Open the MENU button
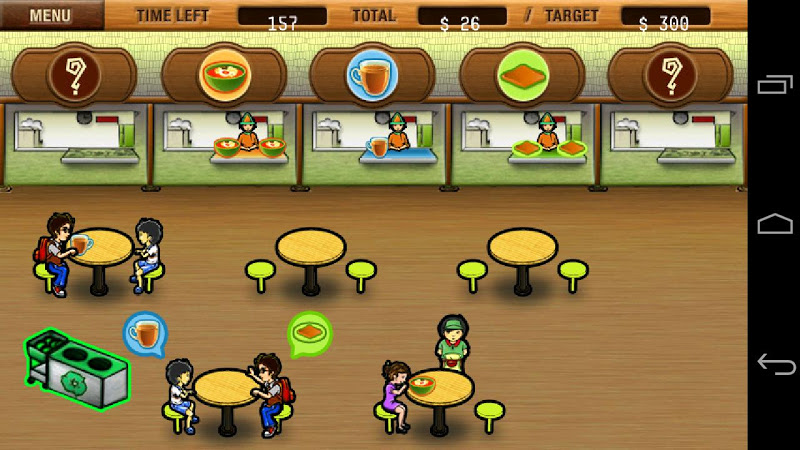This screenshot has width=800, height=450. 50,15
